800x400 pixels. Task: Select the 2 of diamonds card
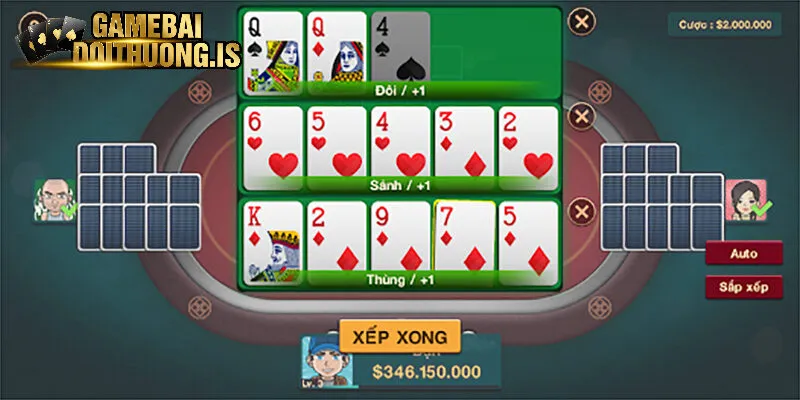[x=336, y=237]
